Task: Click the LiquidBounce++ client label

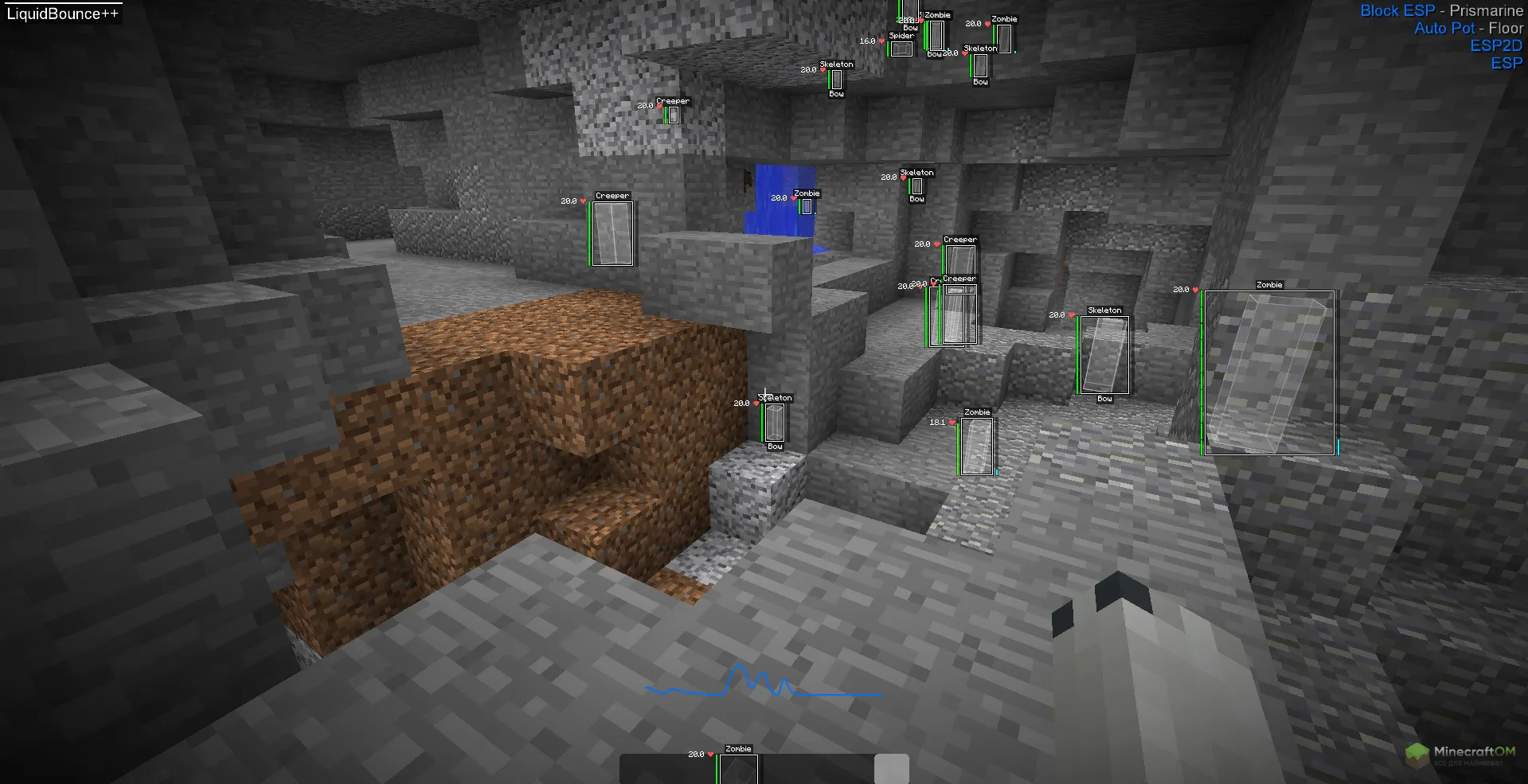Action: pyautogui.click(x=62, y=14)
